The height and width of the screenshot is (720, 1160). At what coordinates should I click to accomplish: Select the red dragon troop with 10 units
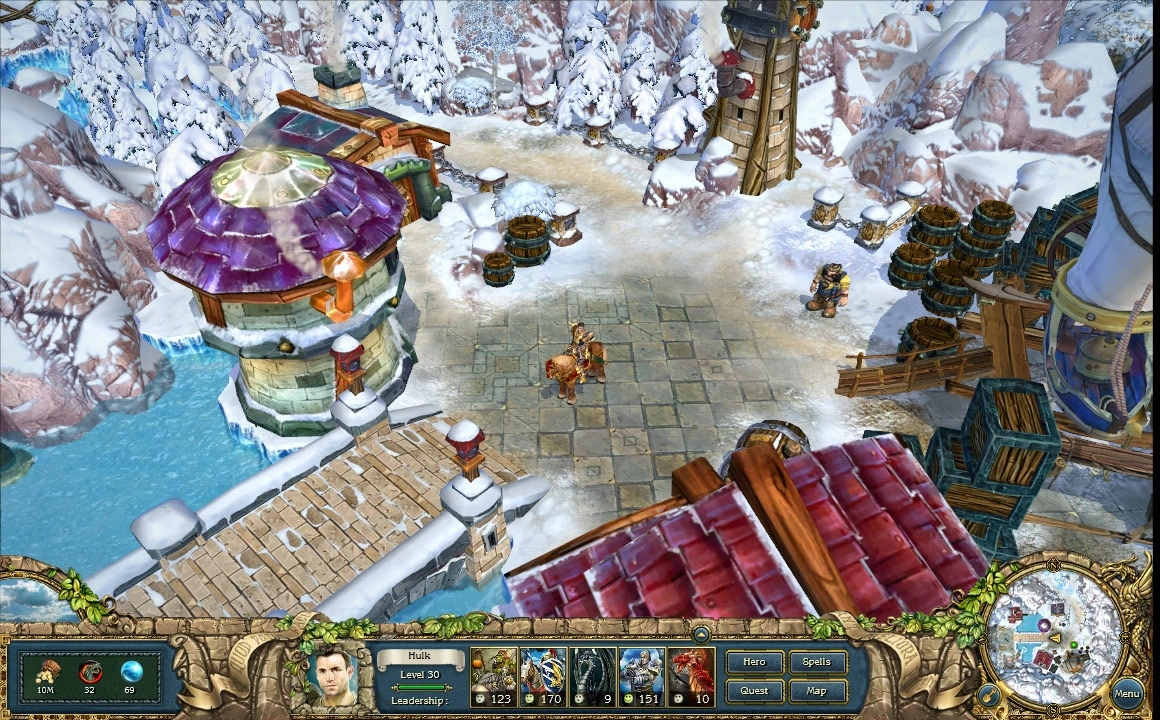pos(692,677)
